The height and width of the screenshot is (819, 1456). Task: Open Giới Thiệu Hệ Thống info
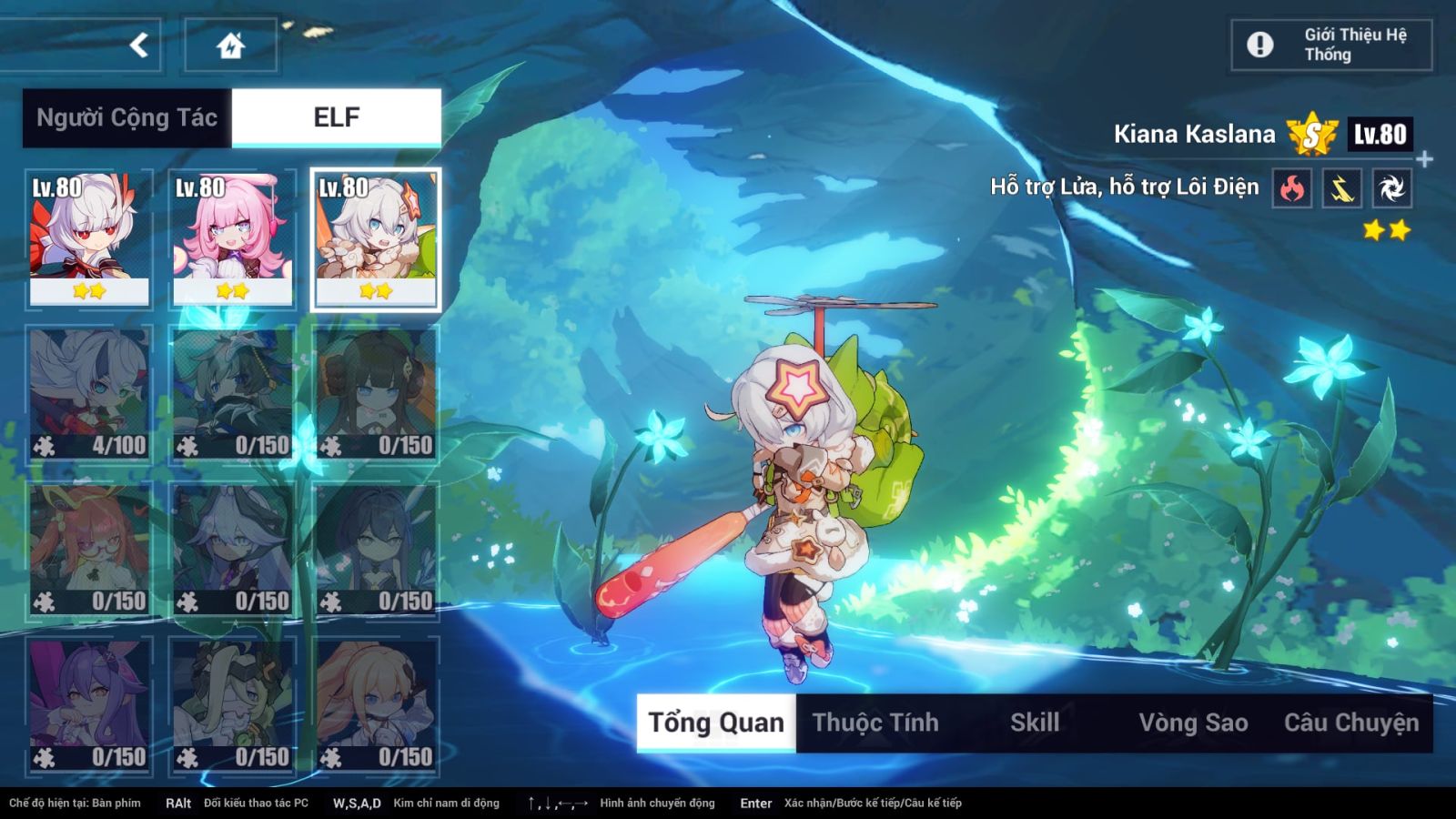pos(1331,45)
